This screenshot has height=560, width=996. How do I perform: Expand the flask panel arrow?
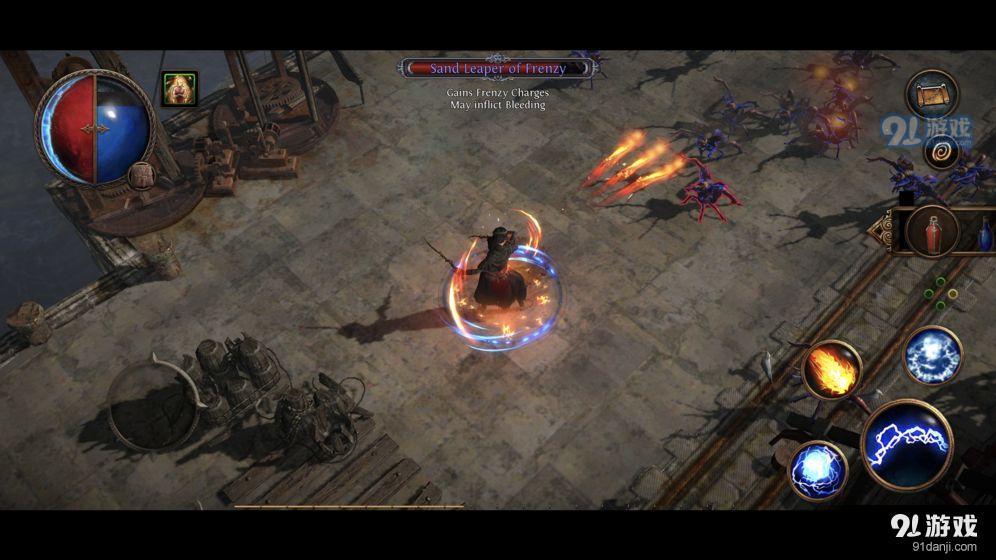point(877,231)
